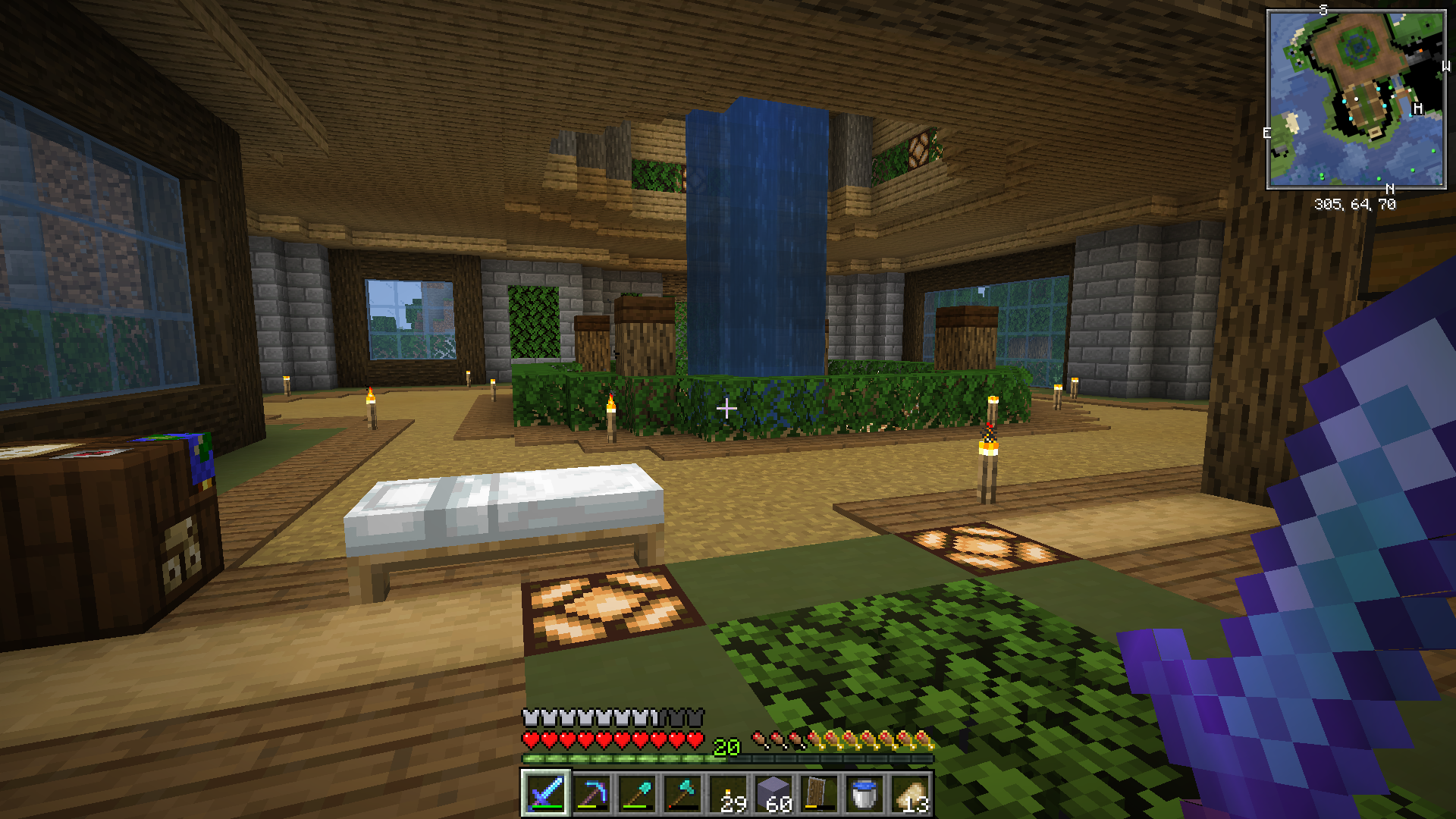Click the H waypoint marker on minimap

pyautogui.click(x=1417, y=108)
